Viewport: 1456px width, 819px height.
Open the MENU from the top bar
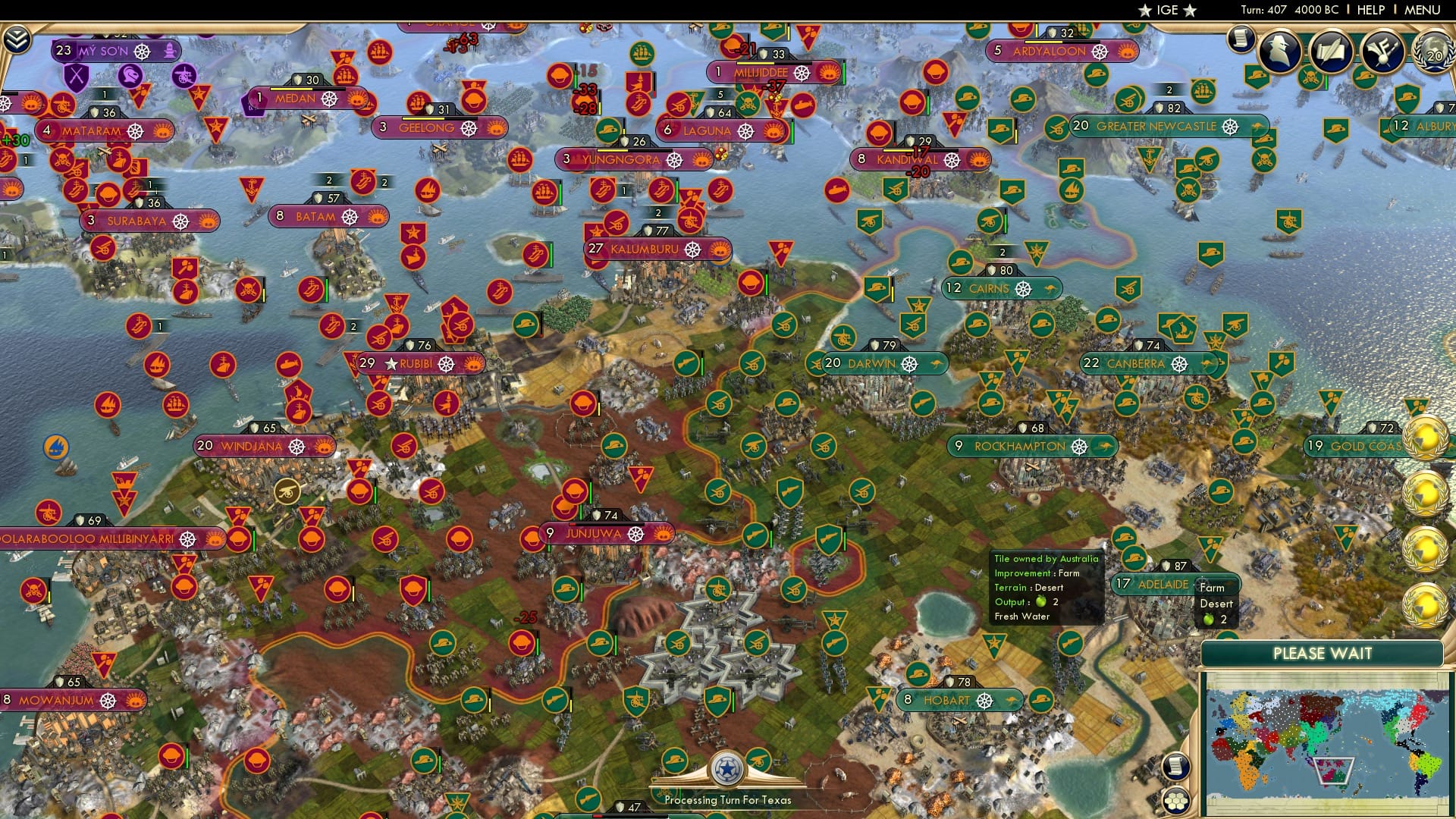click(1423, 9)
